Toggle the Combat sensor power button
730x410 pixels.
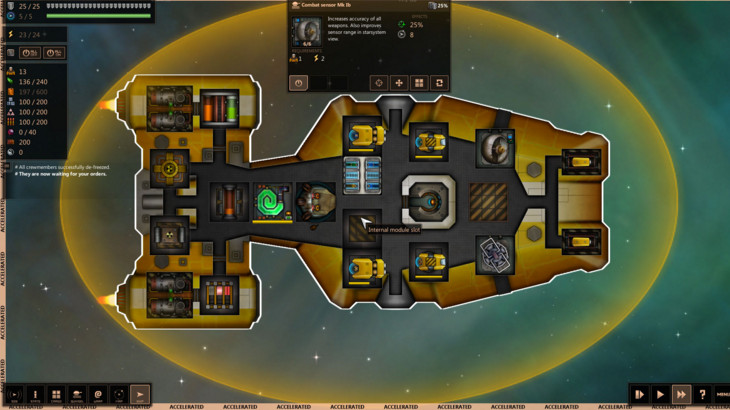pos(299,83)
